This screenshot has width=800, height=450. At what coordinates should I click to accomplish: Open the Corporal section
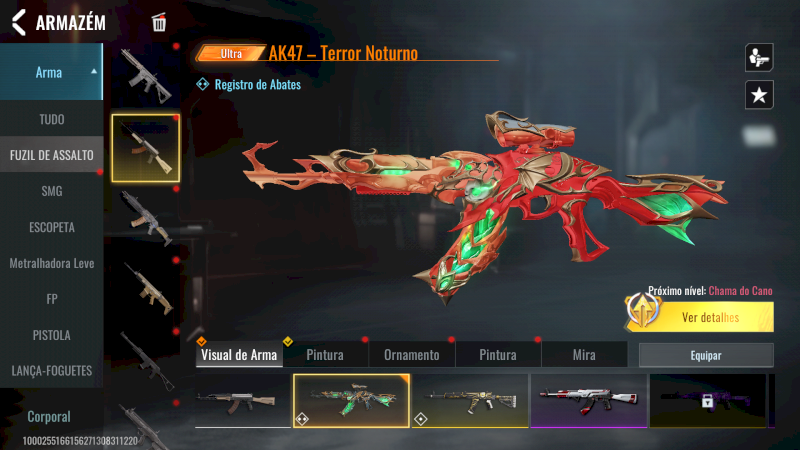coord(51,416)
